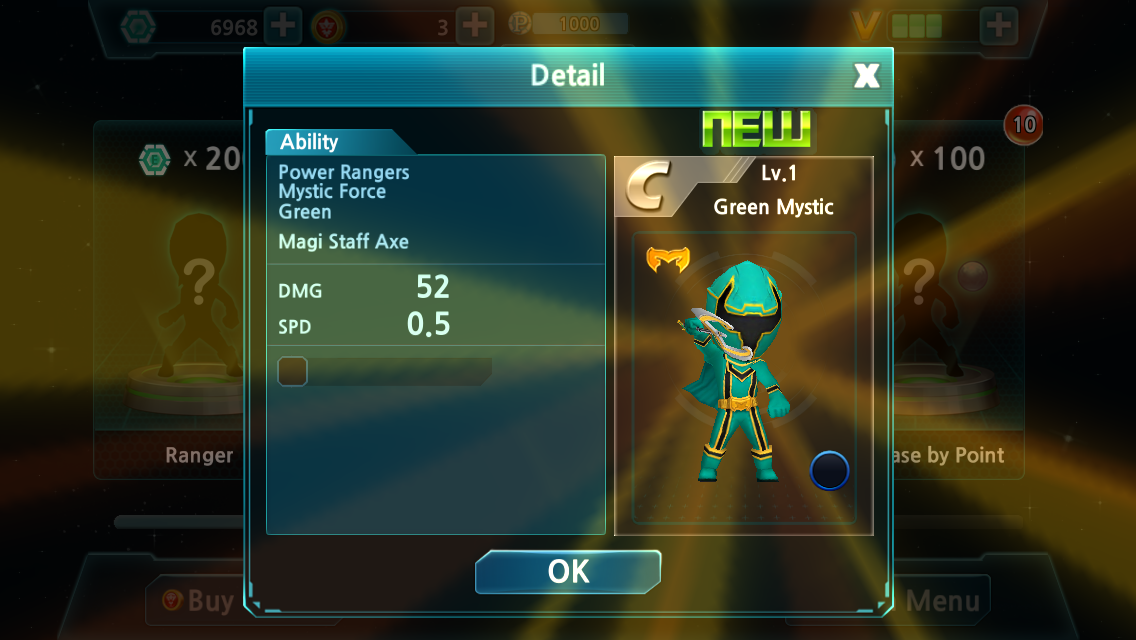Add more hexagon currency with plus button
This screenshot has width=1136, height=640.
(284, 26)
